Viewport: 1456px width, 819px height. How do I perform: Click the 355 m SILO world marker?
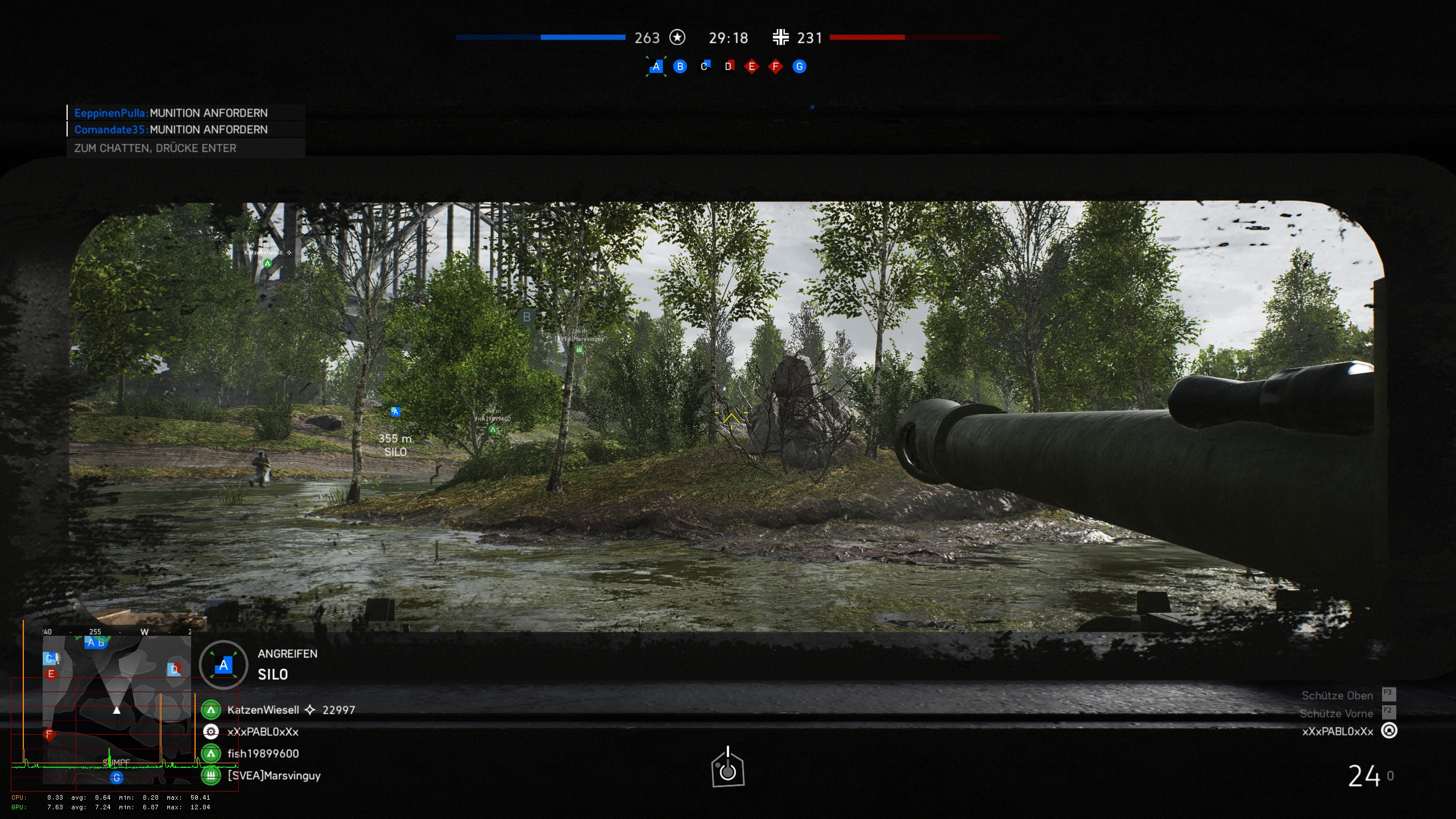tap(396, 445)
